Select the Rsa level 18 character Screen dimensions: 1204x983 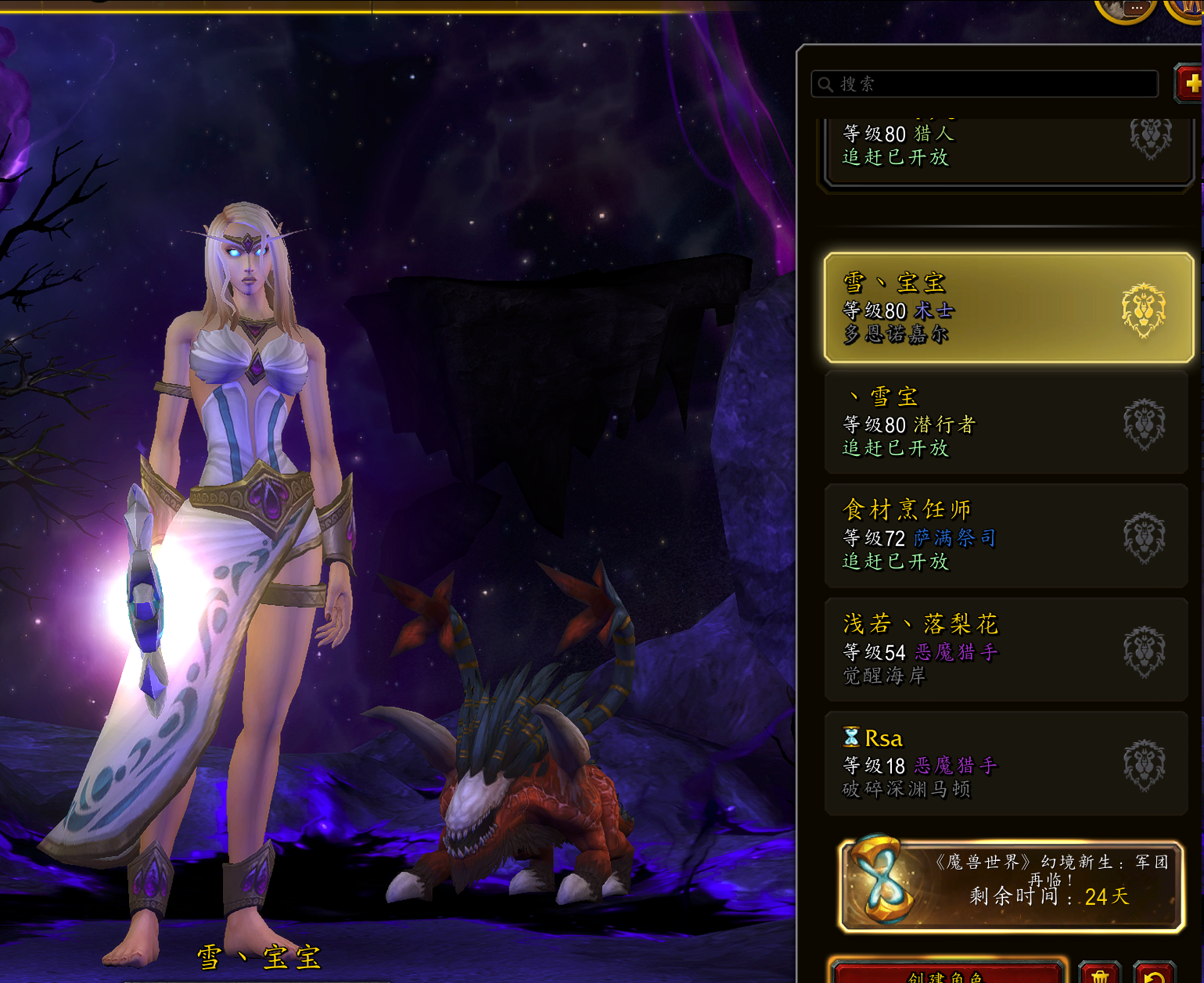1006,762
